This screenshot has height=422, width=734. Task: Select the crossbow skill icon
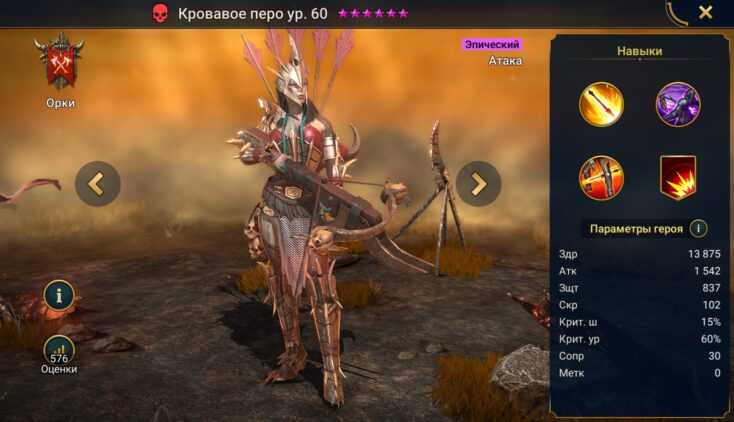(x=601, y=177)
